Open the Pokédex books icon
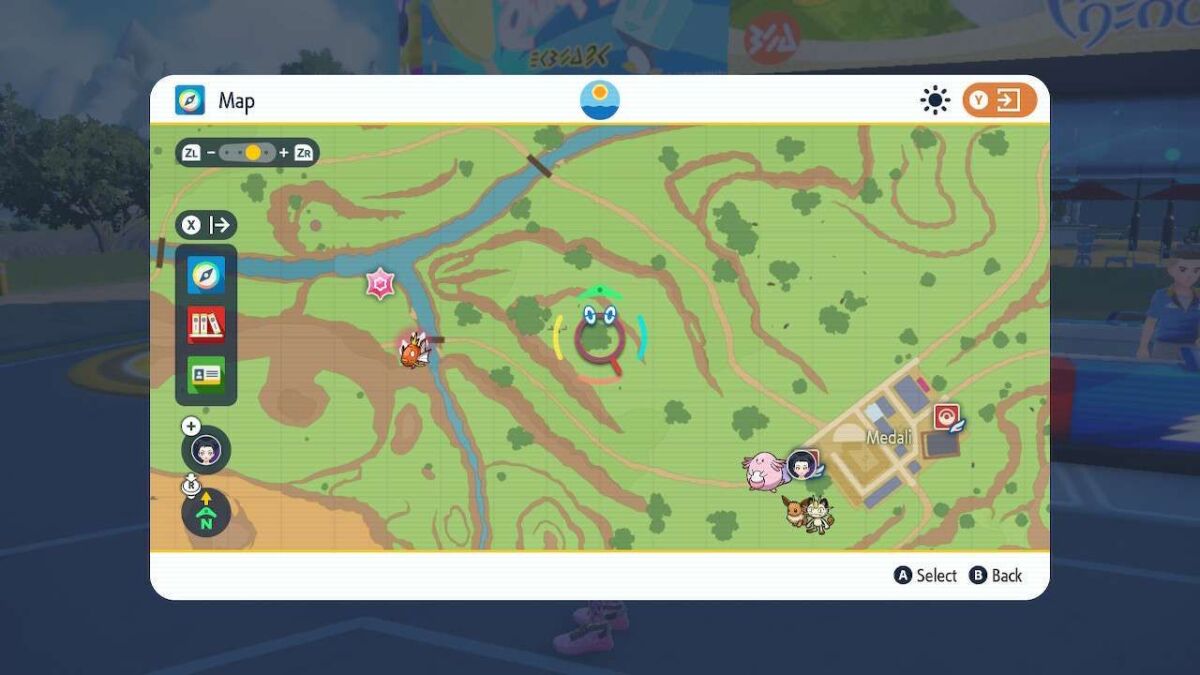 (x=206, y=324)
